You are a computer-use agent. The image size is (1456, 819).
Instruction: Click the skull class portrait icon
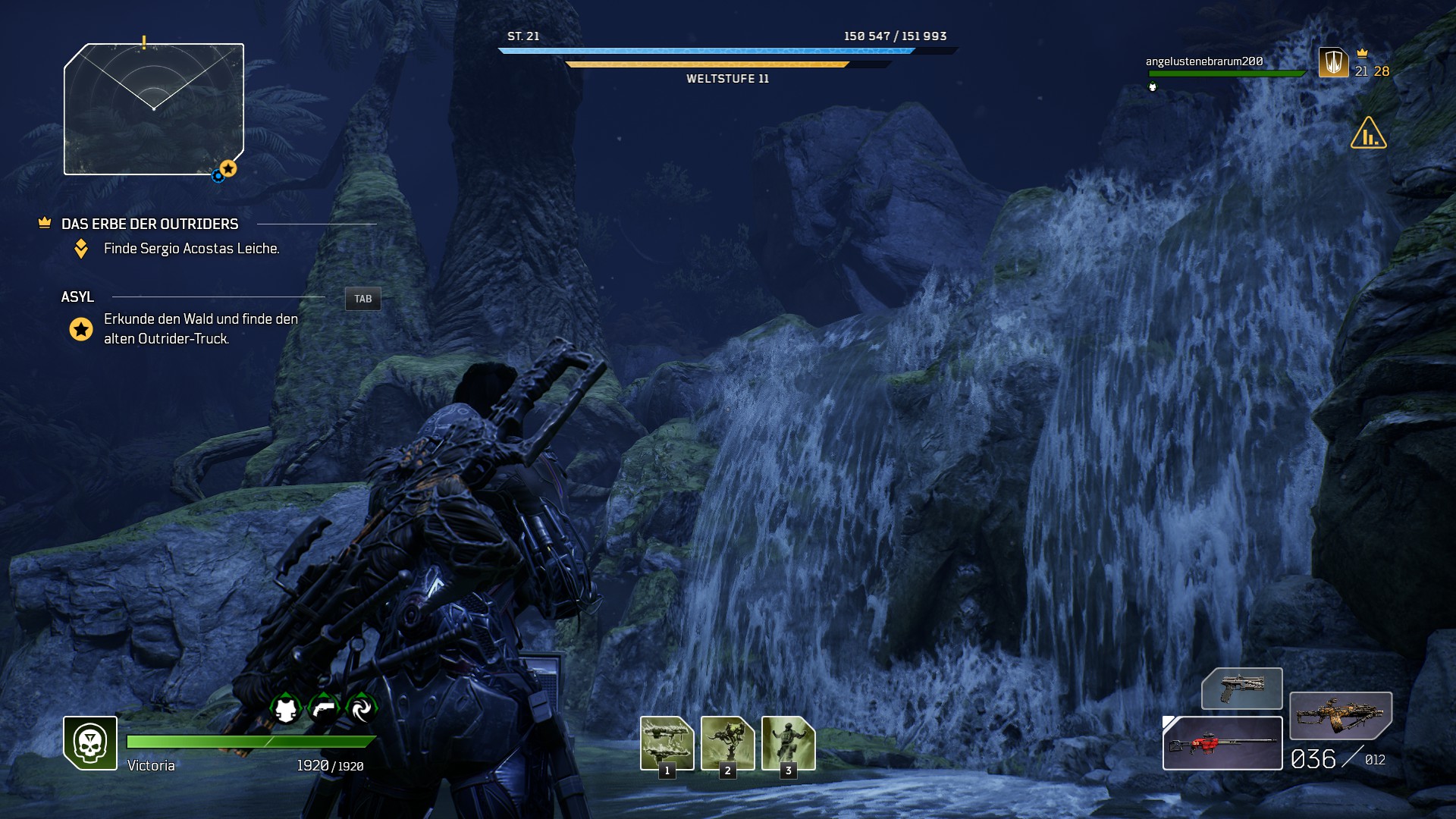click(90, 743)
